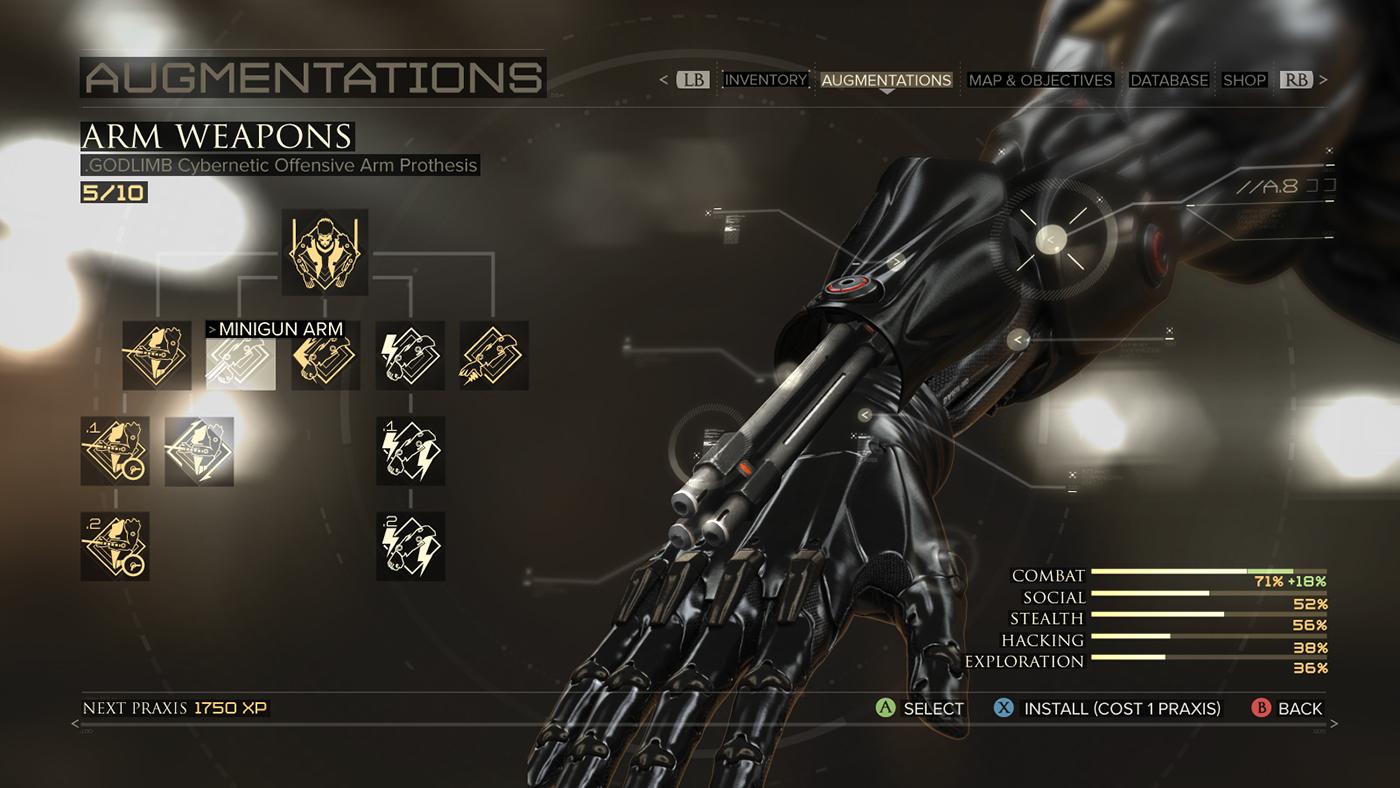
Task: Choose the .1 white lightning arm upgrade
Action: 410,451
